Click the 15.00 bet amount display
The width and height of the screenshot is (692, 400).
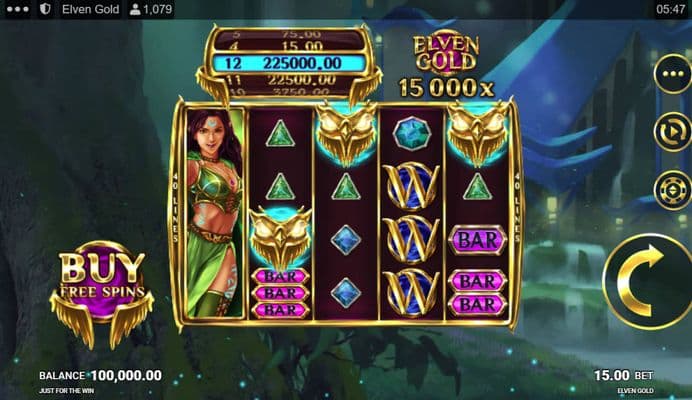click(x=611, y=374)
